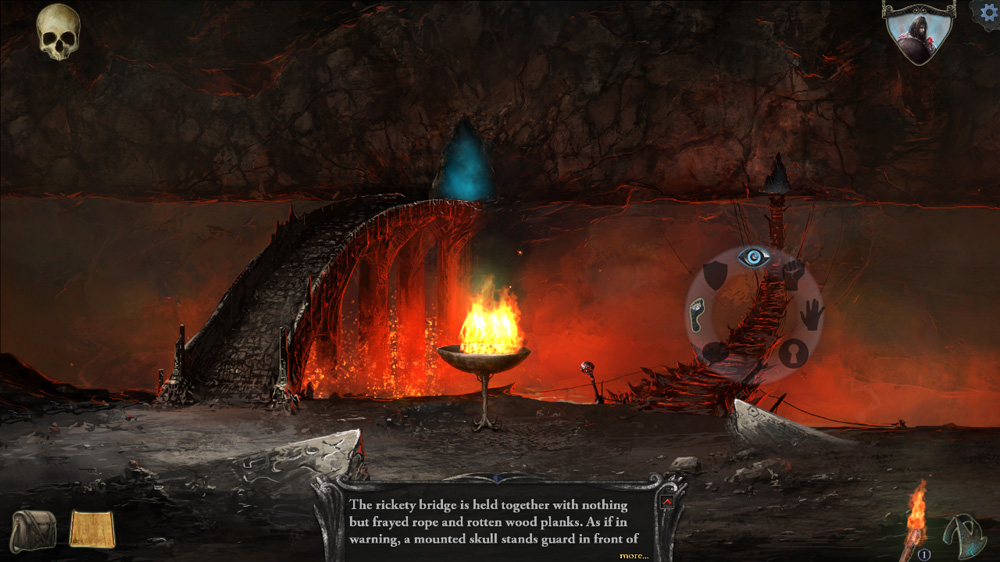Click the hooded cloak icon
This screenshot has height=562, width=1000.
pos(965,535)
